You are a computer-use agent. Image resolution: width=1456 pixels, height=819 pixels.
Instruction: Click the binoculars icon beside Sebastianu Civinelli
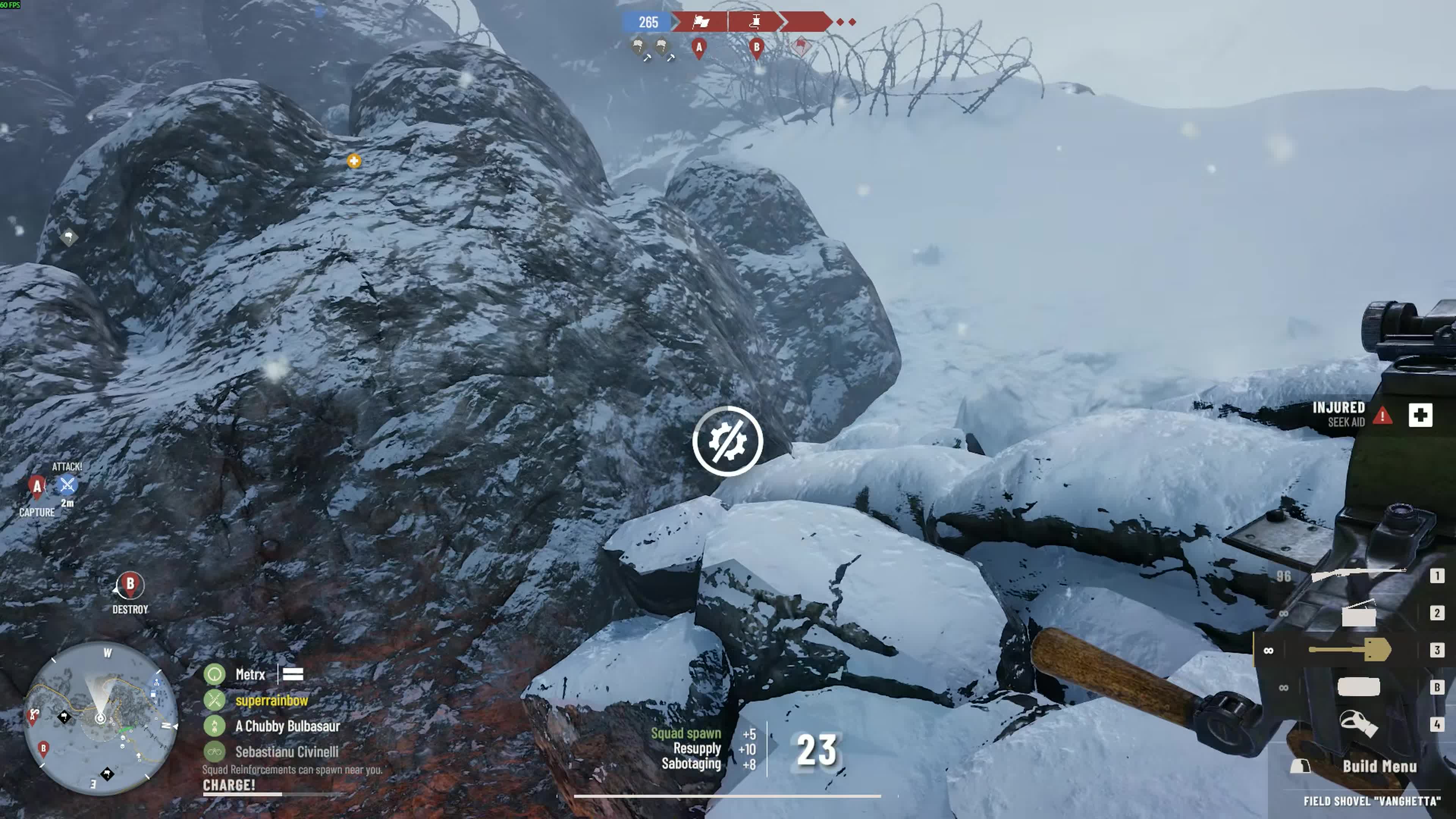point(215,752)
